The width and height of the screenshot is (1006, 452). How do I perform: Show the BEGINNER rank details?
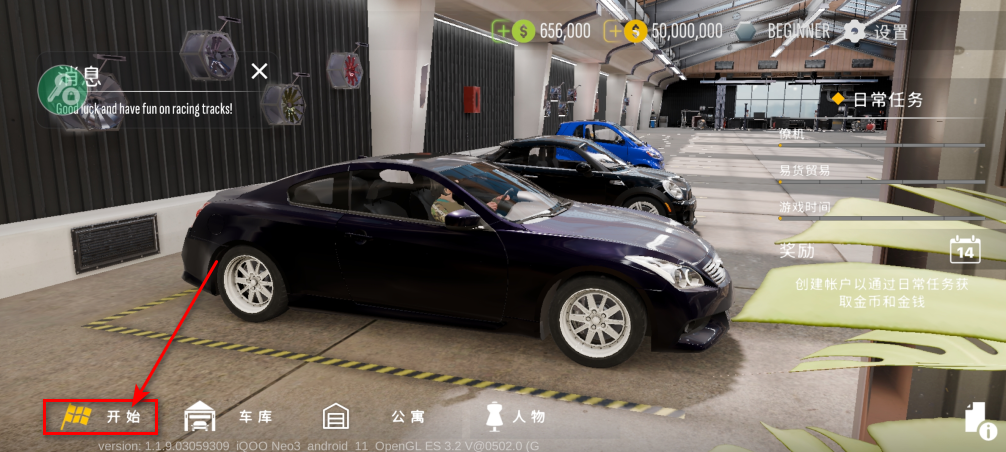point(785,31)
